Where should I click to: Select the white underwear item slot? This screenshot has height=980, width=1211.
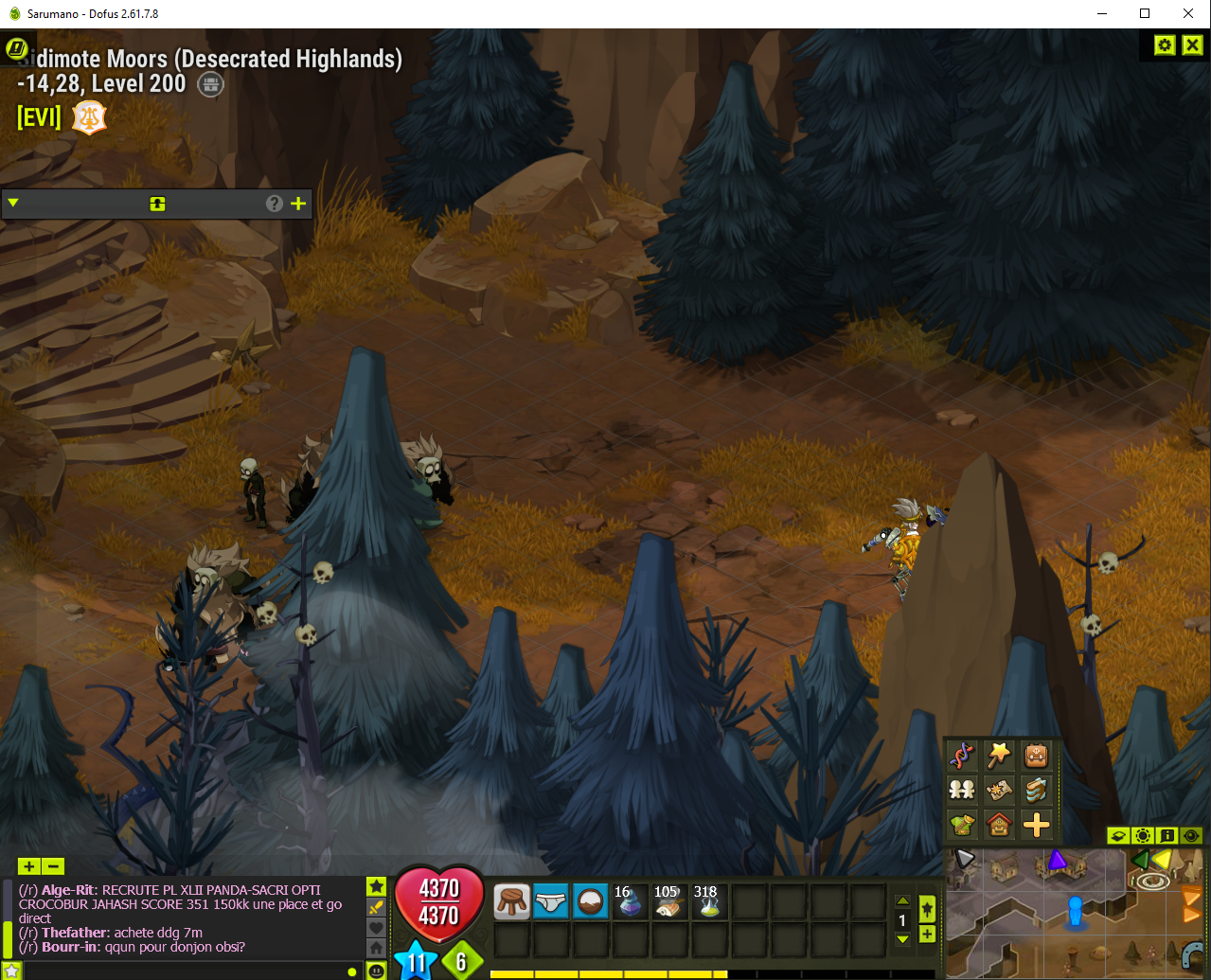[551, 902]
